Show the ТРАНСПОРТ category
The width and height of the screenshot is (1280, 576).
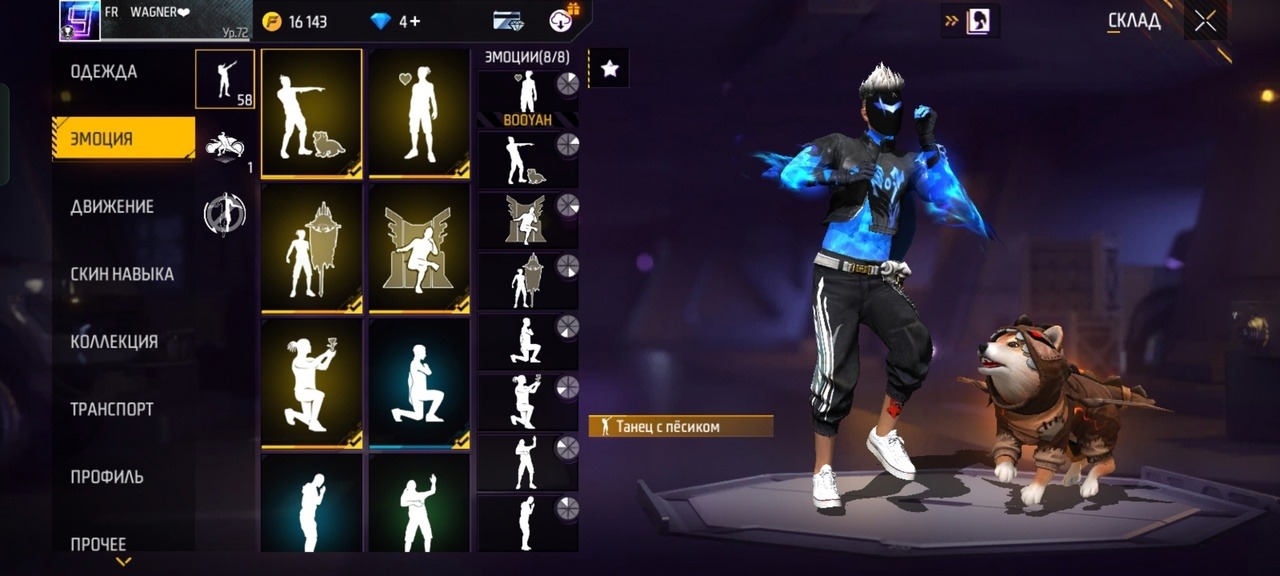[x=112, y=409]
